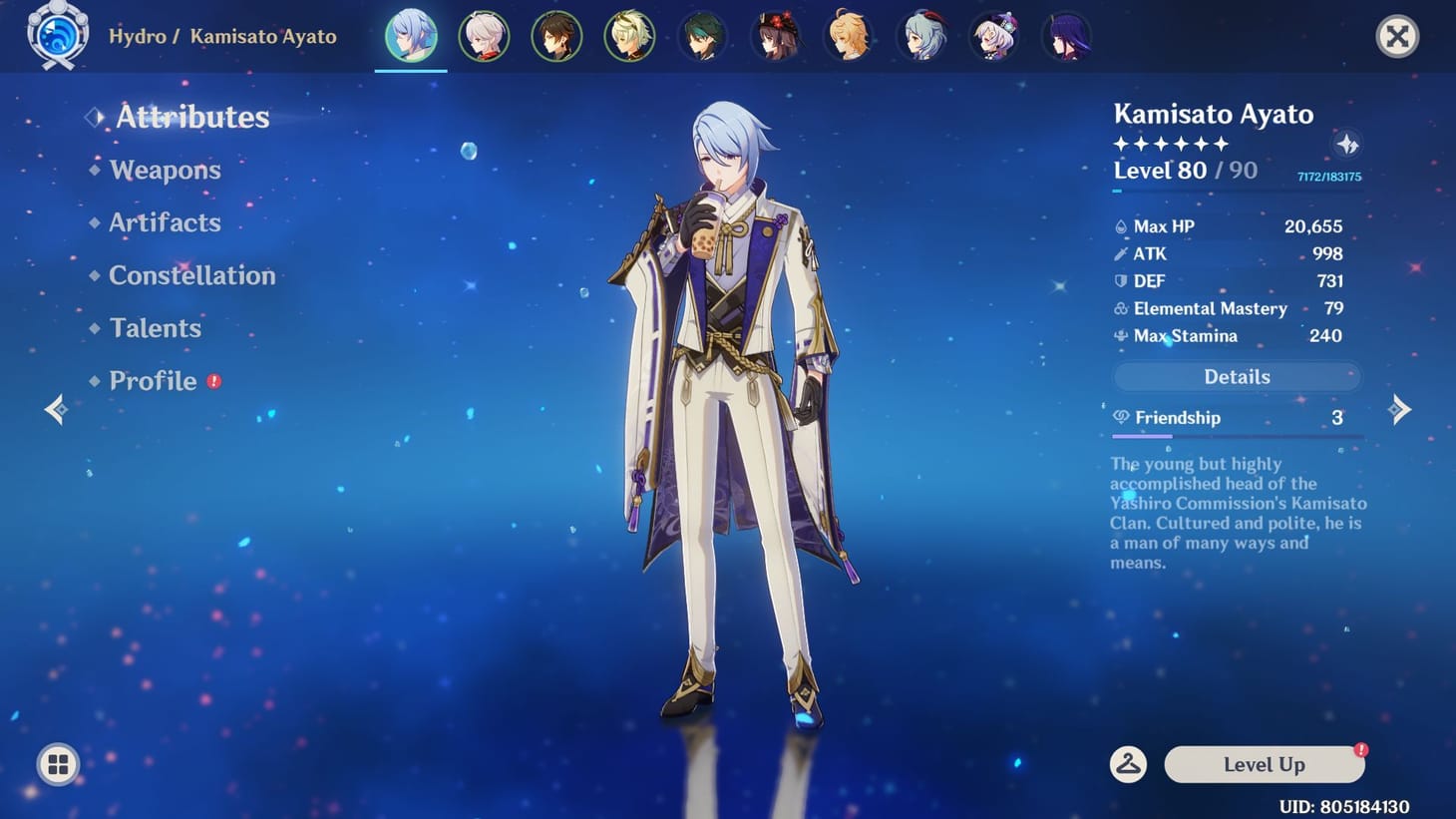Open the Details panel
Image resolution: width=1456 pixels, height=819 pixels.
point(1237,376)
